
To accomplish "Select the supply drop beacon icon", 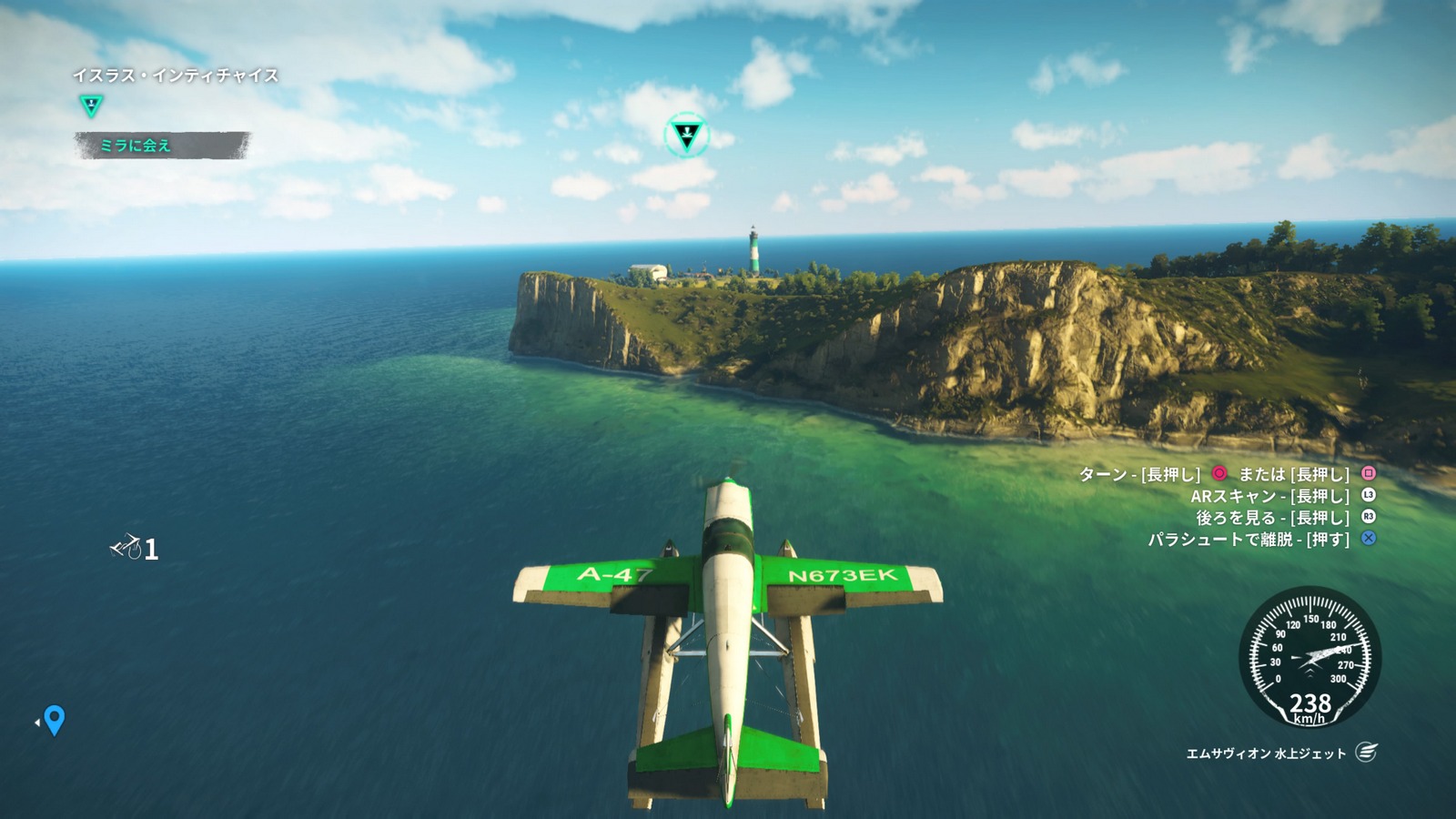I will (x=126, y=547).
